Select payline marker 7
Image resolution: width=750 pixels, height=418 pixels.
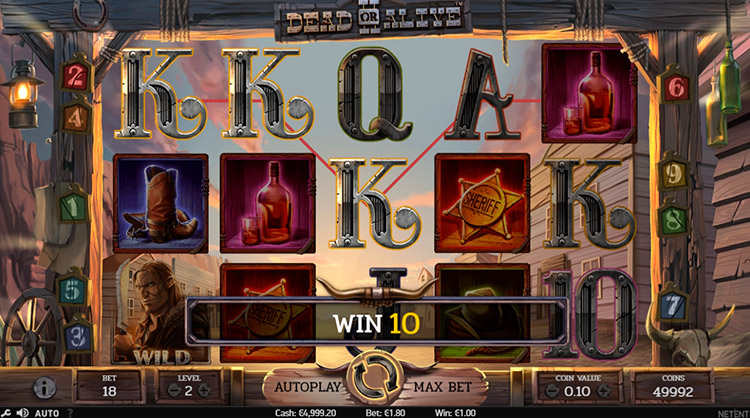click(x=674, y=304)
